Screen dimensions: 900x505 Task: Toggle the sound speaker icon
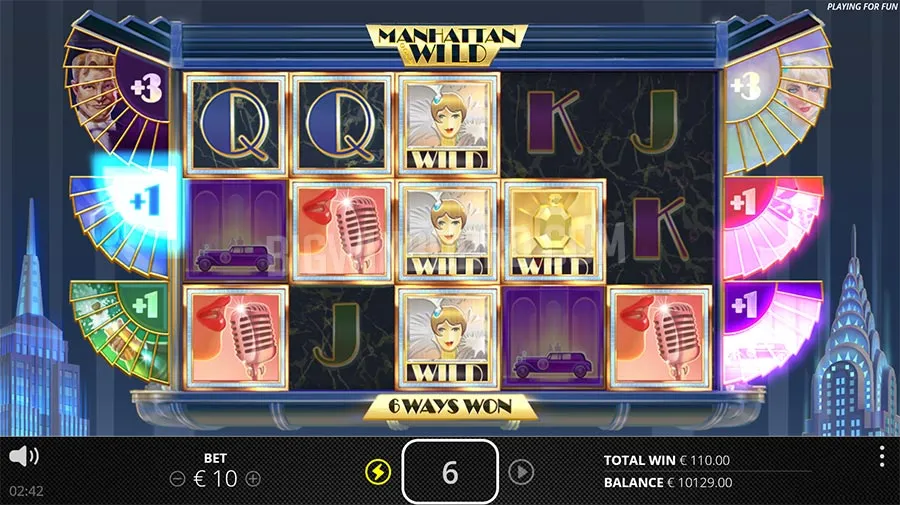pyautogui.click(x=23, y=457)
